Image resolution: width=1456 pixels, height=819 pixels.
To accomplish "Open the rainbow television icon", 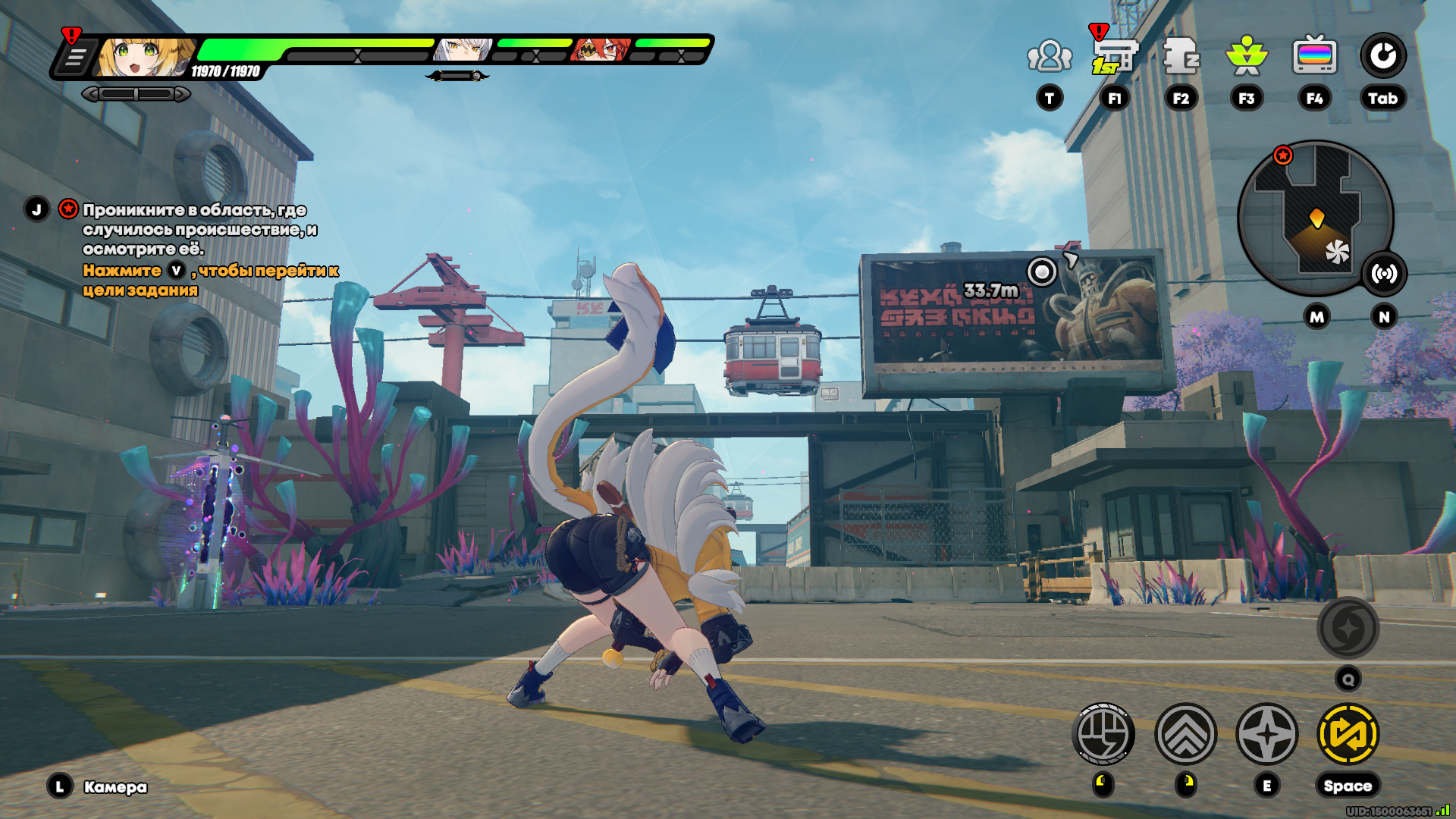I will coord(1314,56).
